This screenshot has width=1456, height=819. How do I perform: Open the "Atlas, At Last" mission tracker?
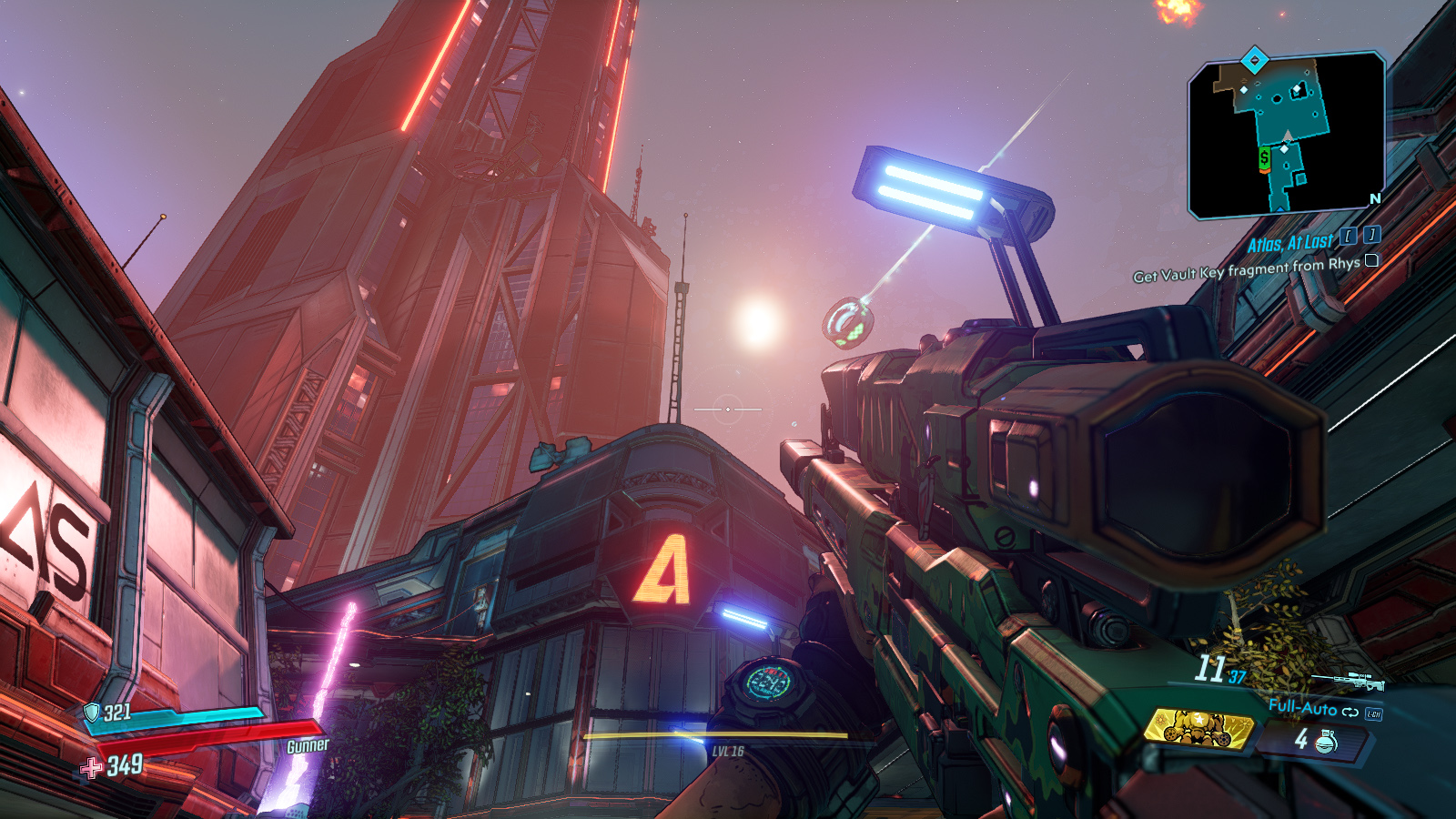pyautogui.click(x=1289, y=243)
